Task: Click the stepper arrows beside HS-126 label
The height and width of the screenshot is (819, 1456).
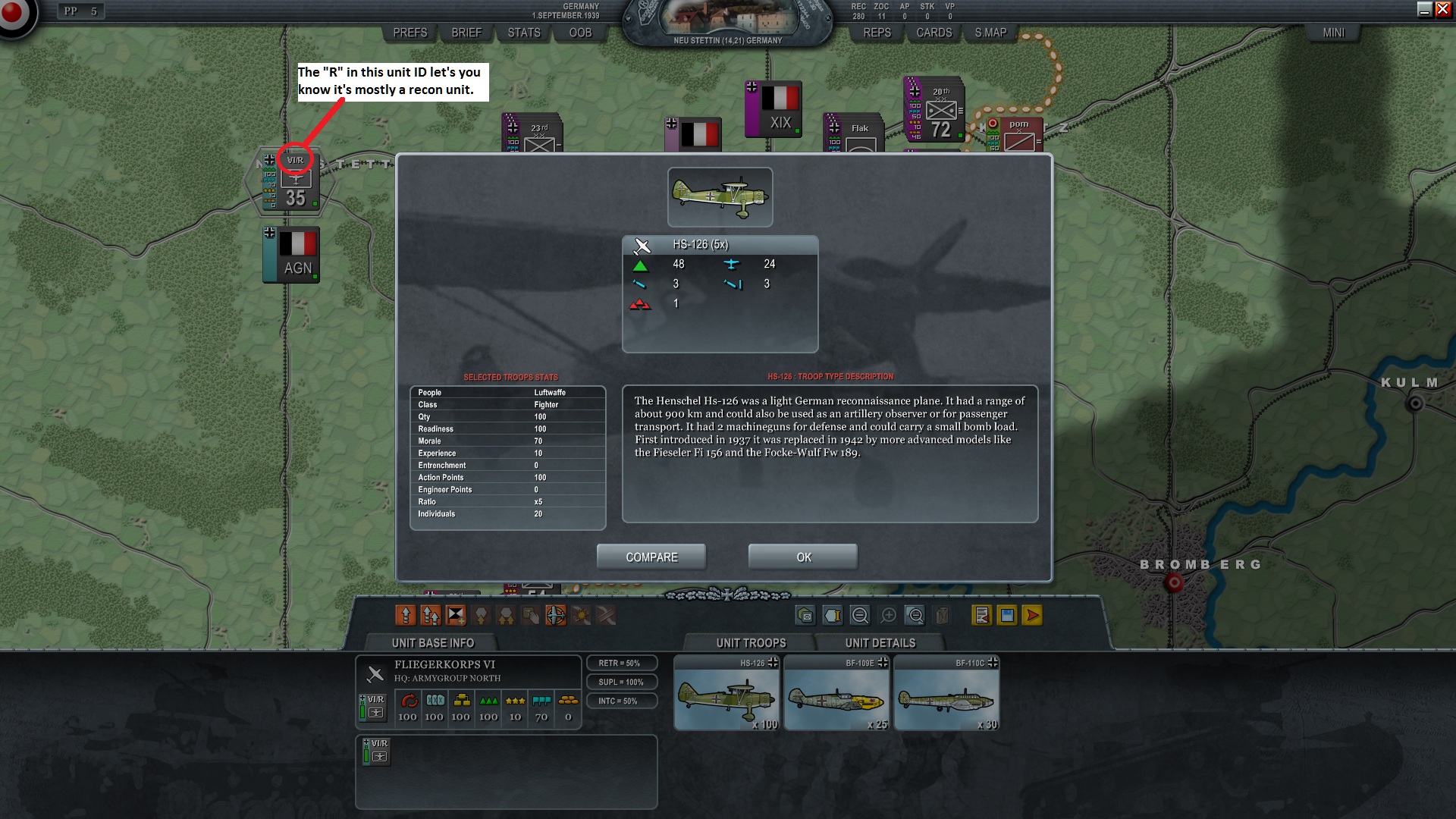Action: click(x=773, y=661)
